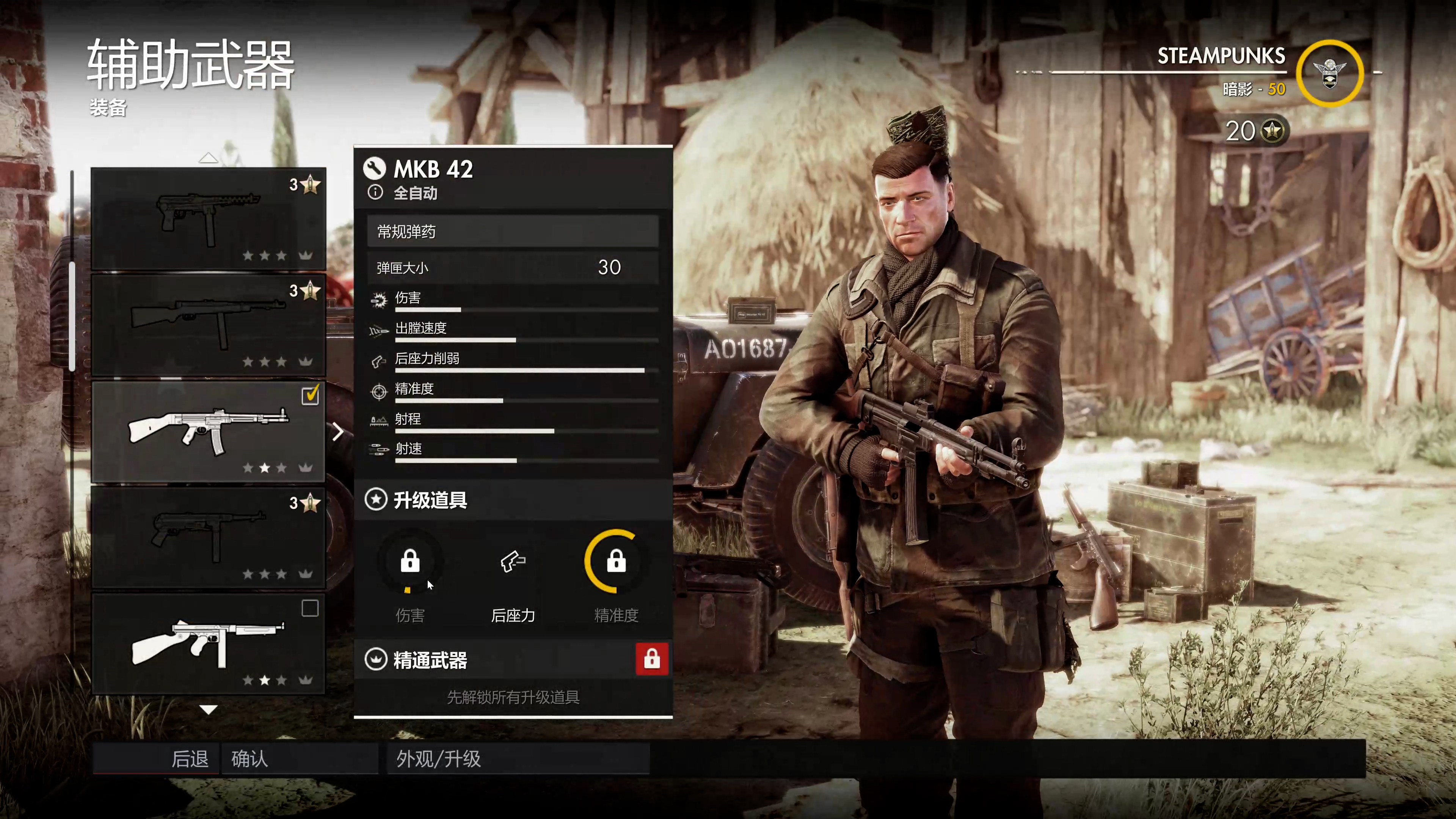Select the locked submachine gun at top of list
Image resolution: width=1456 pixels, height=819 pixels.
click(x=208, y=219)
